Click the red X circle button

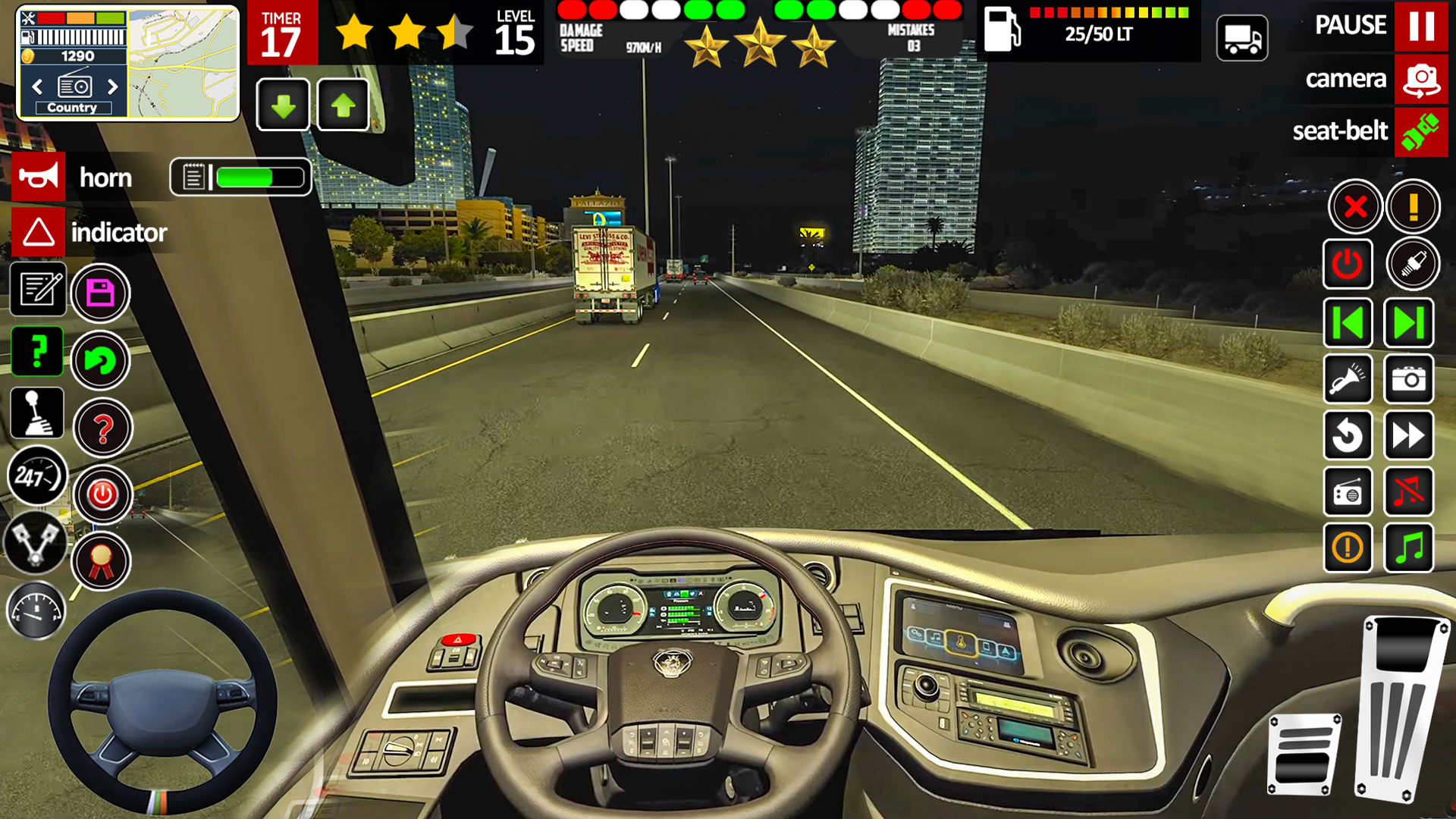(x=1354, y=206)
